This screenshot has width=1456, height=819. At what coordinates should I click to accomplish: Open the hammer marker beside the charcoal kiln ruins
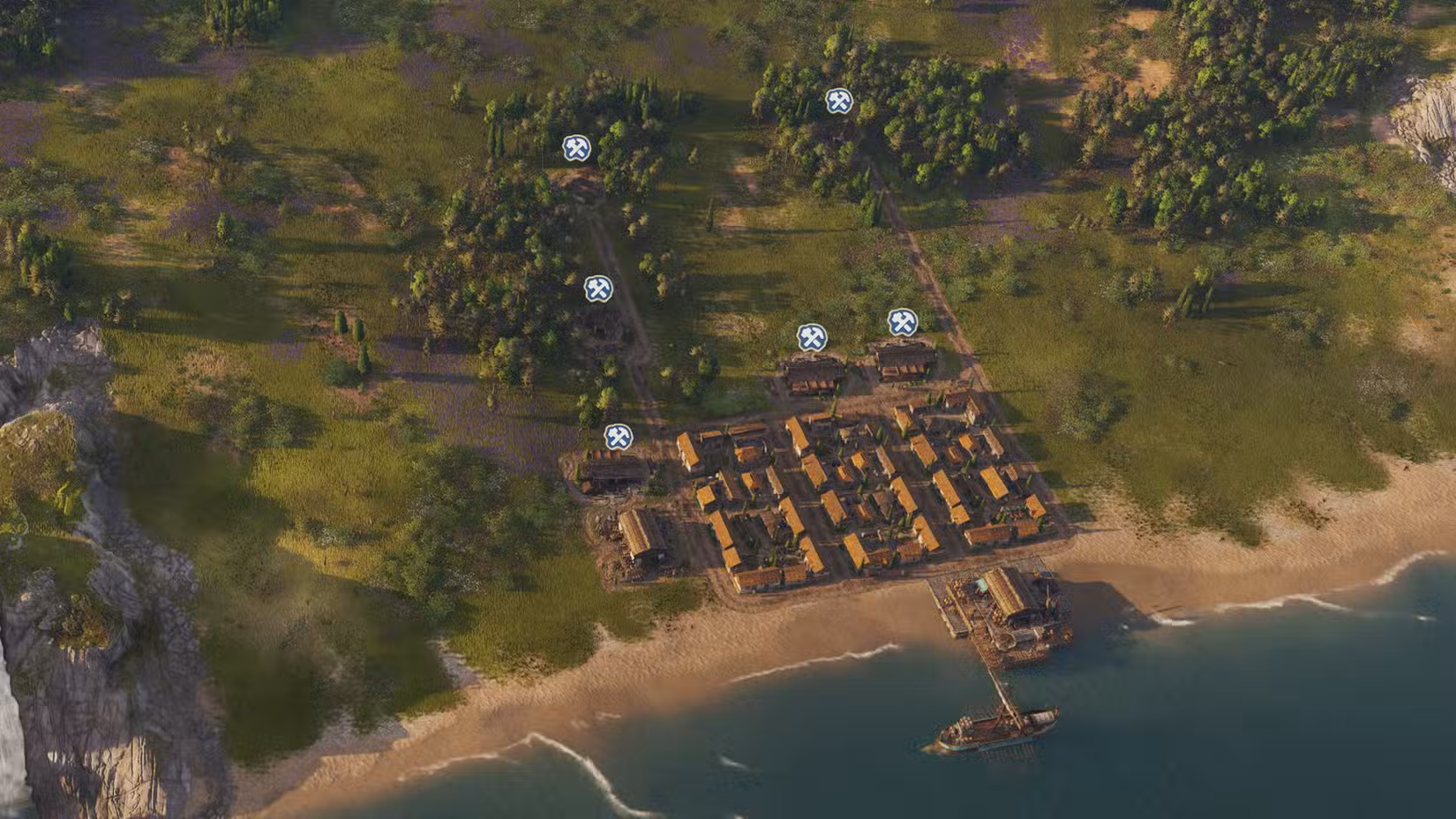pos(598,288)
